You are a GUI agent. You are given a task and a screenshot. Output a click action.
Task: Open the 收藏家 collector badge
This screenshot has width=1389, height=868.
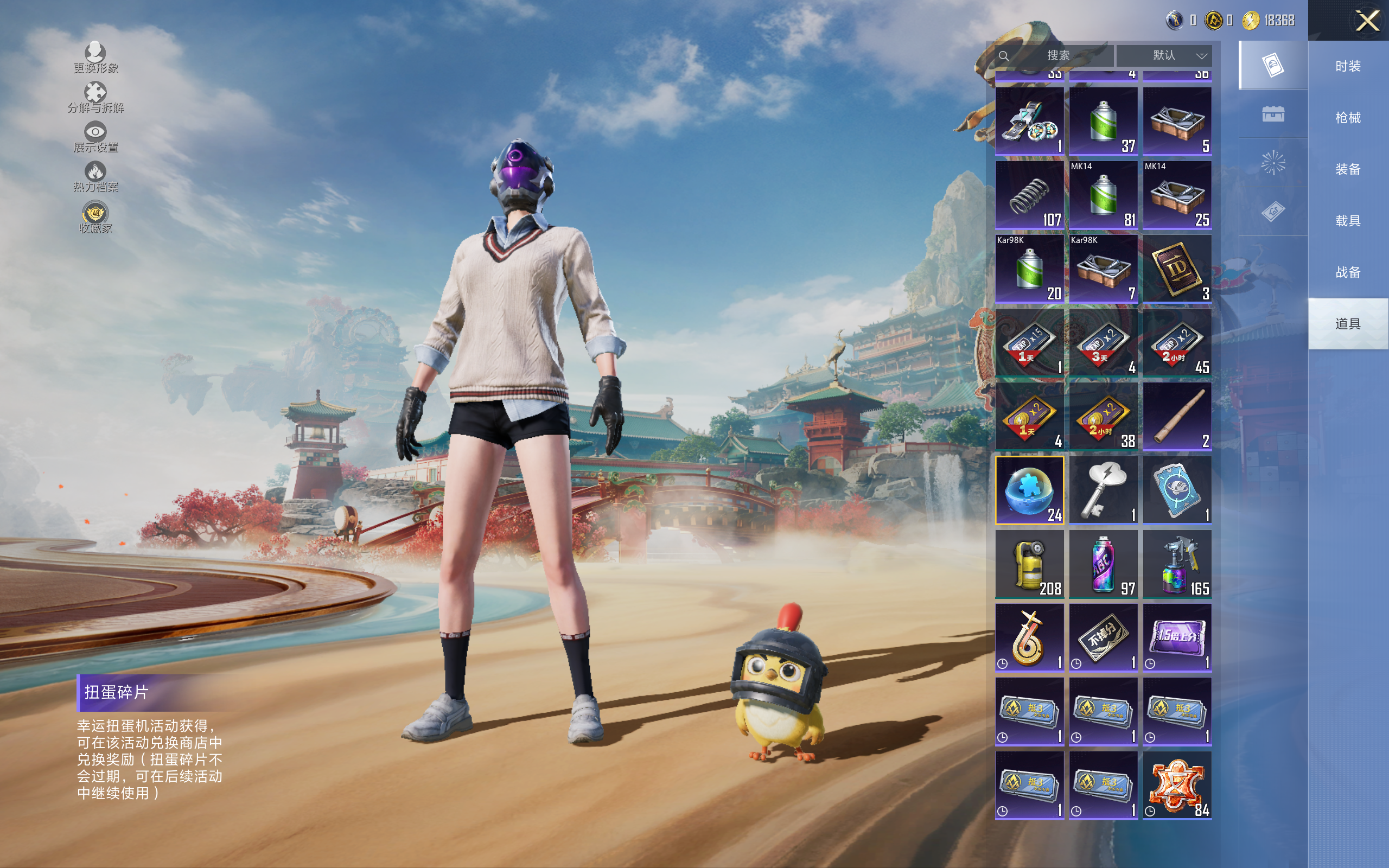[95, 218]
